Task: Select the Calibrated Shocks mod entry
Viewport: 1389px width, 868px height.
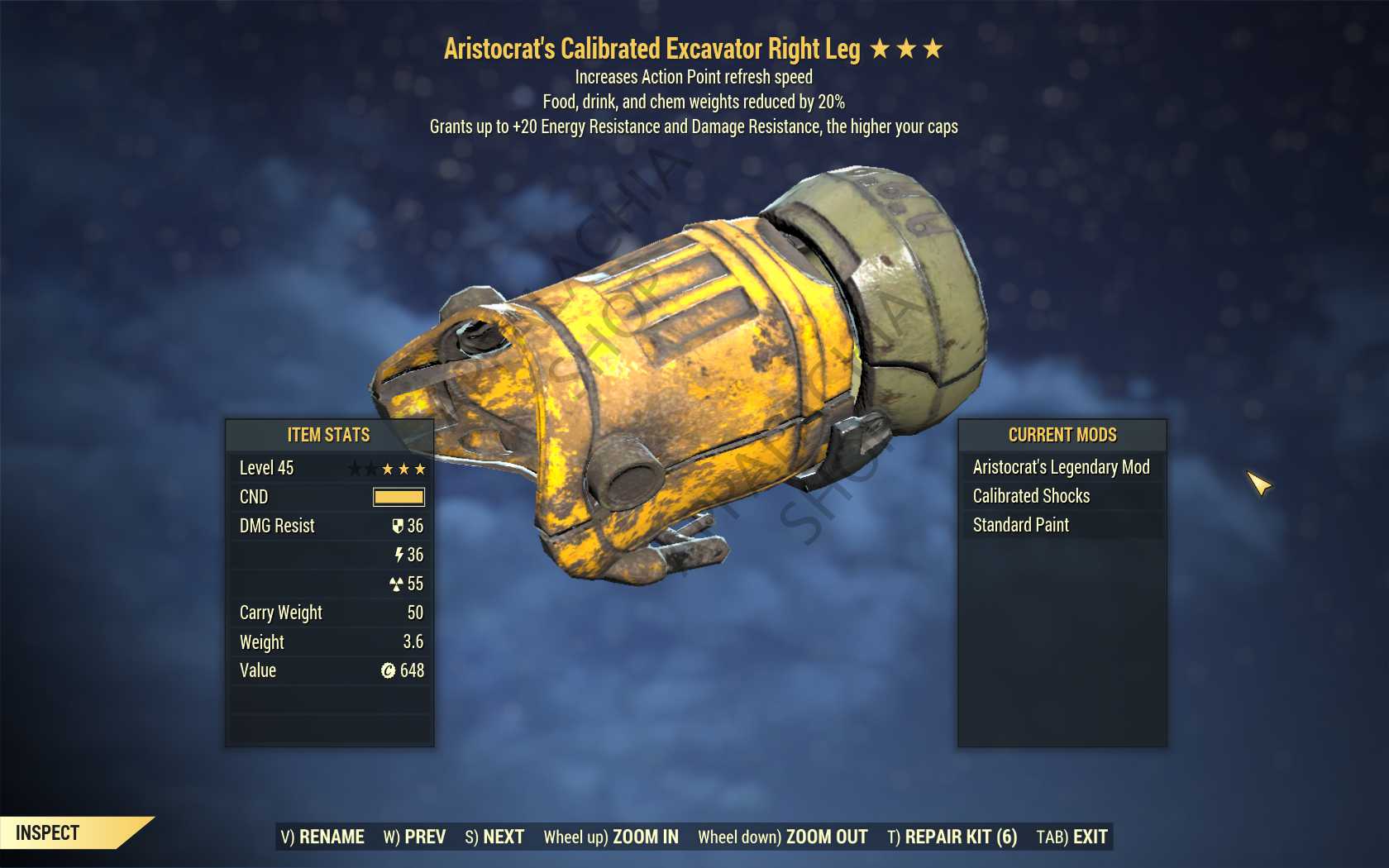Action: 1031,496
